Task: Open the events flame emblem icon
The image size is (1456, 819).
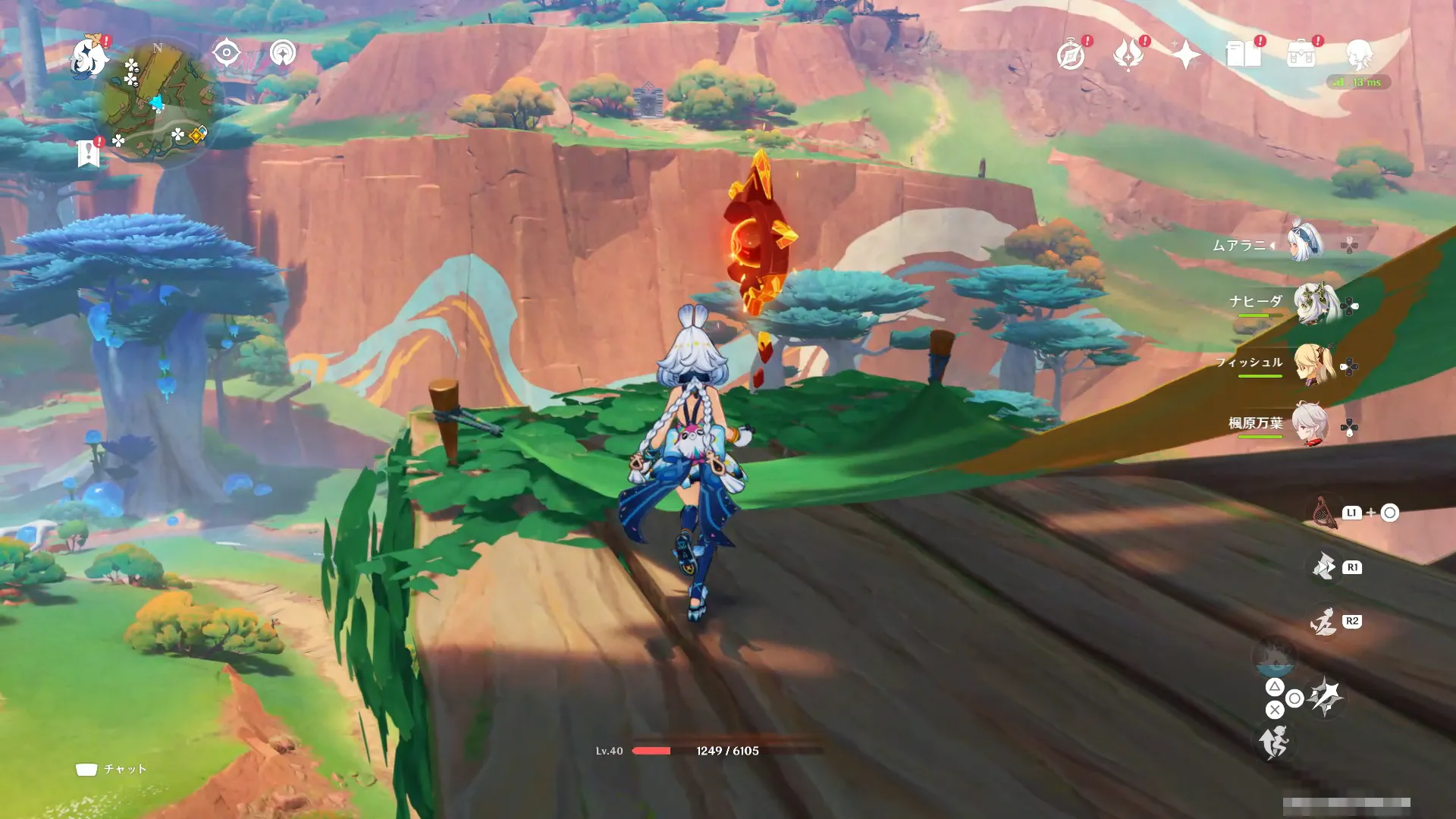Action: click(x=1128, y=55)
